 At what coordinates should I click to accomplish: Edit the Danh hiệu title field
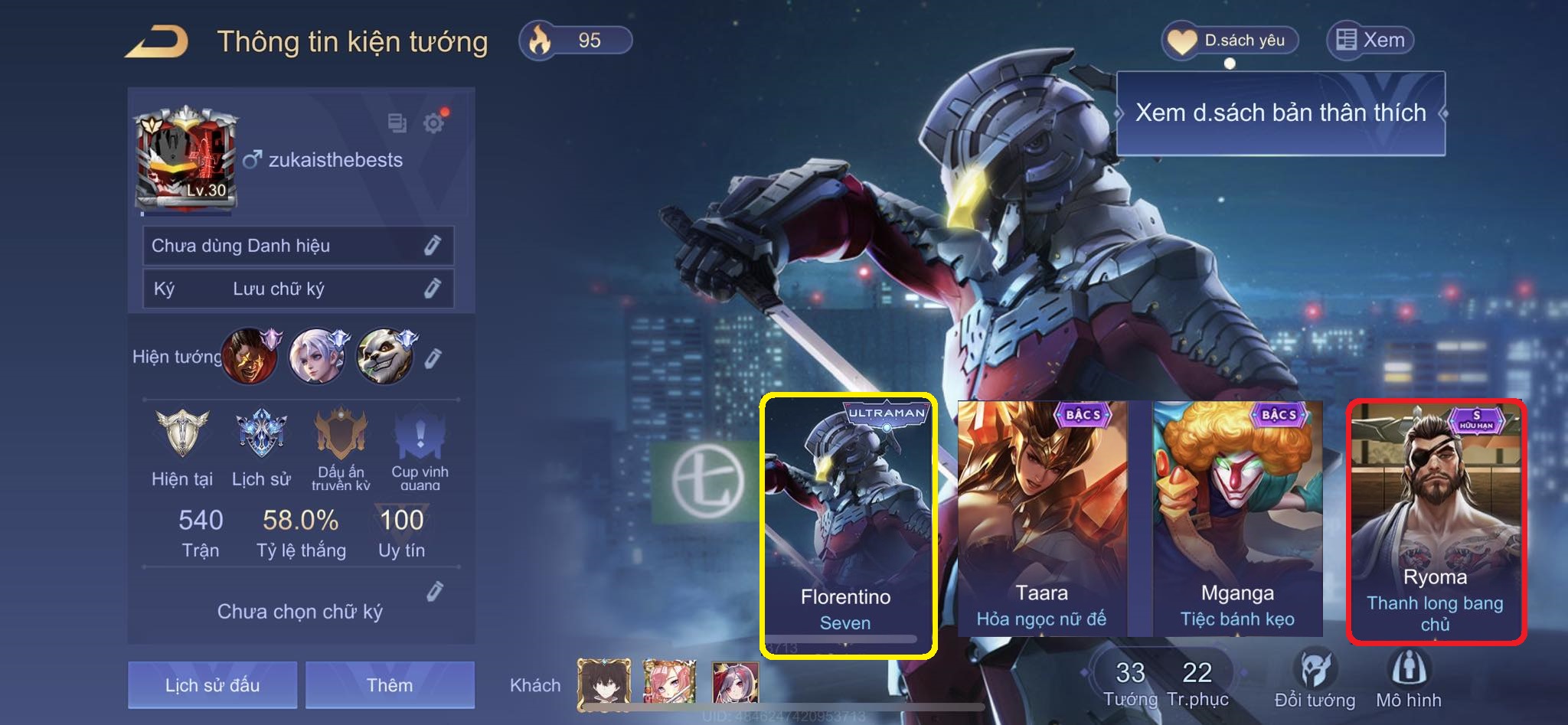click(x=433, y=245)
